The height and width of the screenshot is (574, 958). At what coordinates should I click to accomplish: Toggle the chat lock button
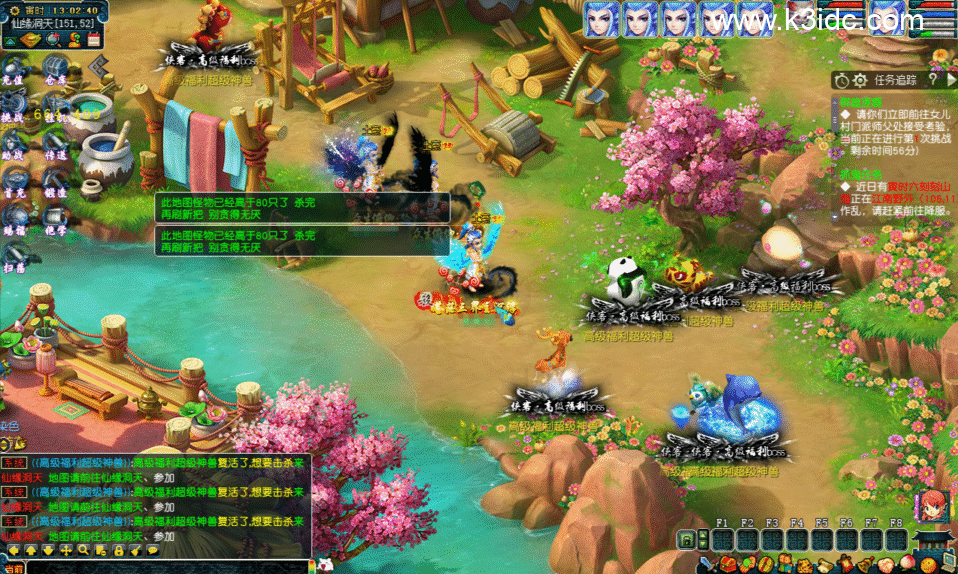(119, 550)
